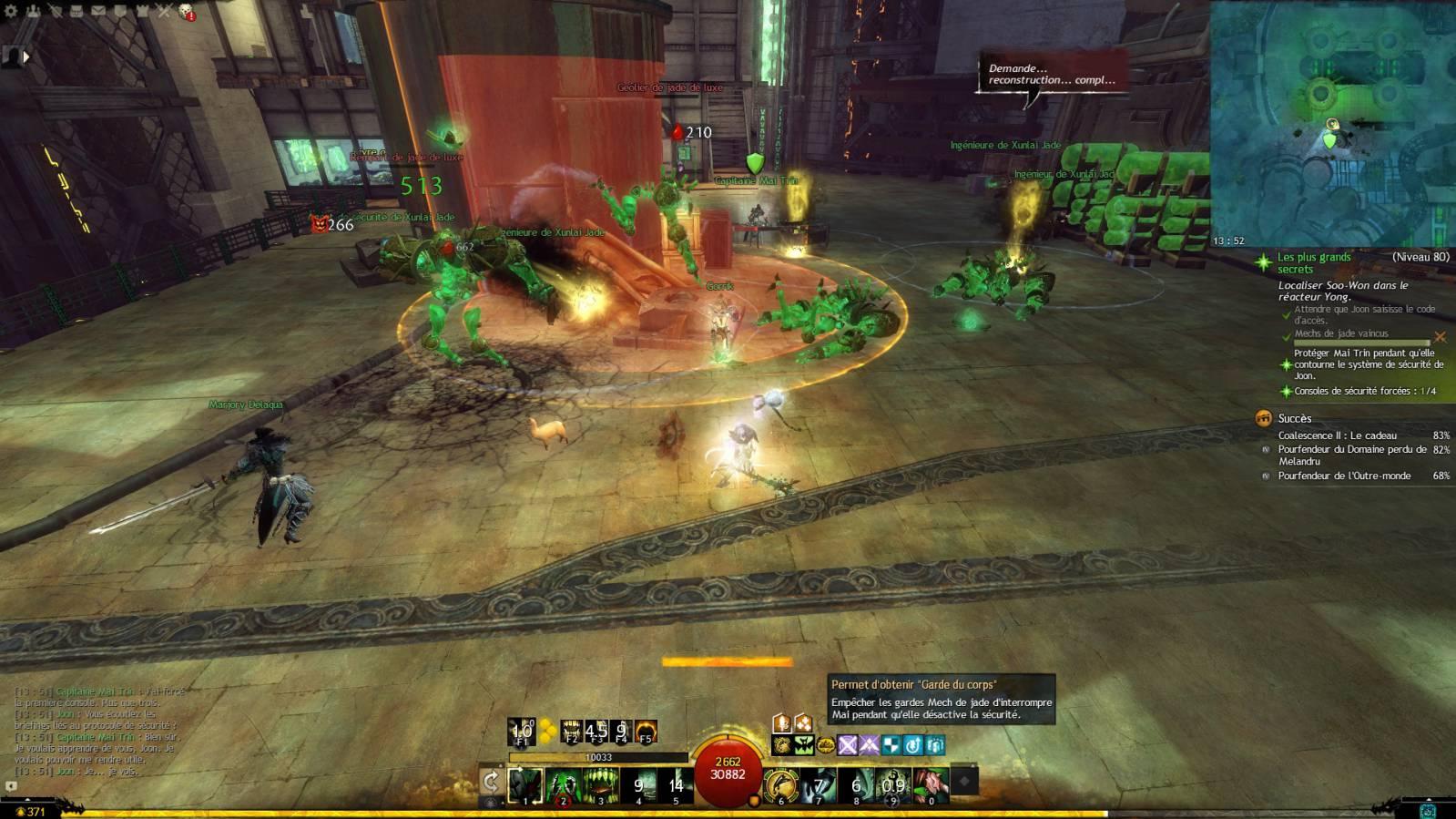Viewport: 1456px width, 819px height.
Task: Click the skull icon with red alert
Action: click(x=187, y=12)
